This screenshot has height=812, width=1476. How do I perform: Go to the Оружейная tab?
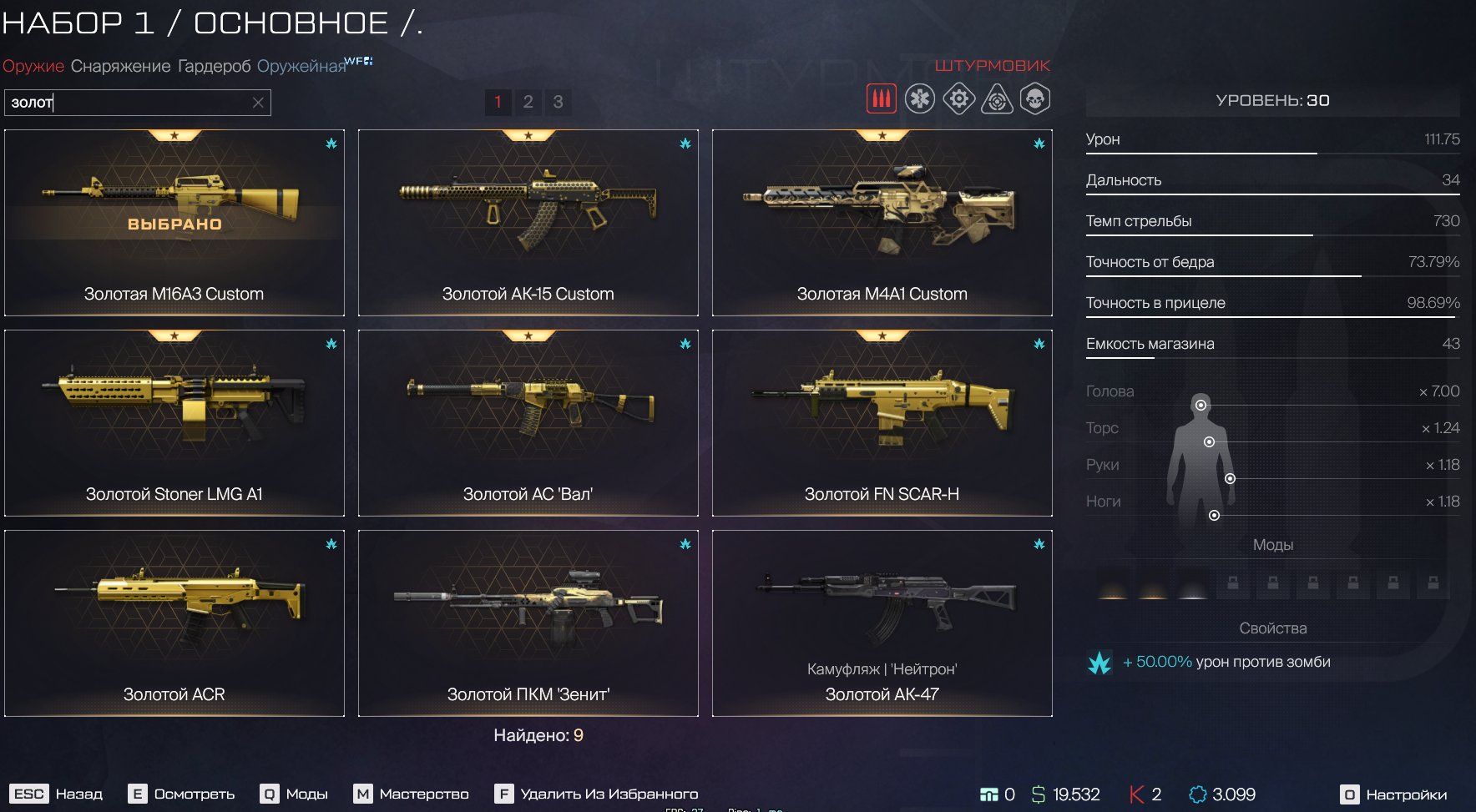(x=301, y=66)
